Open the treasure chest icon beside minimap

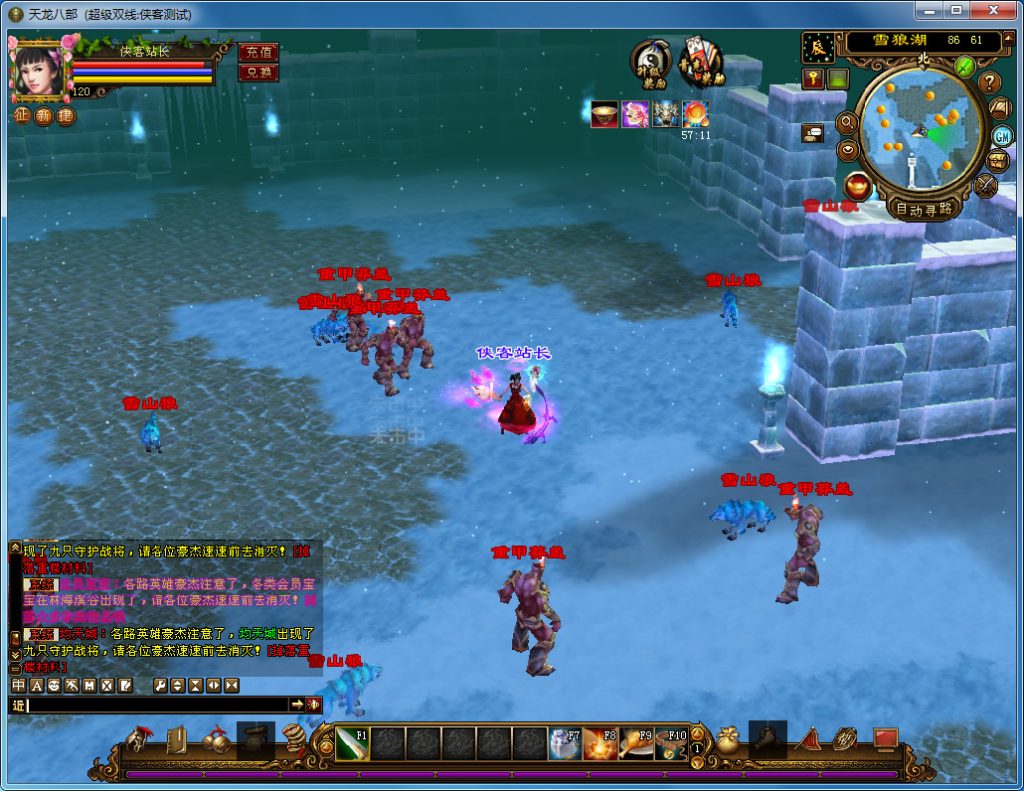[x=997, y=160]
